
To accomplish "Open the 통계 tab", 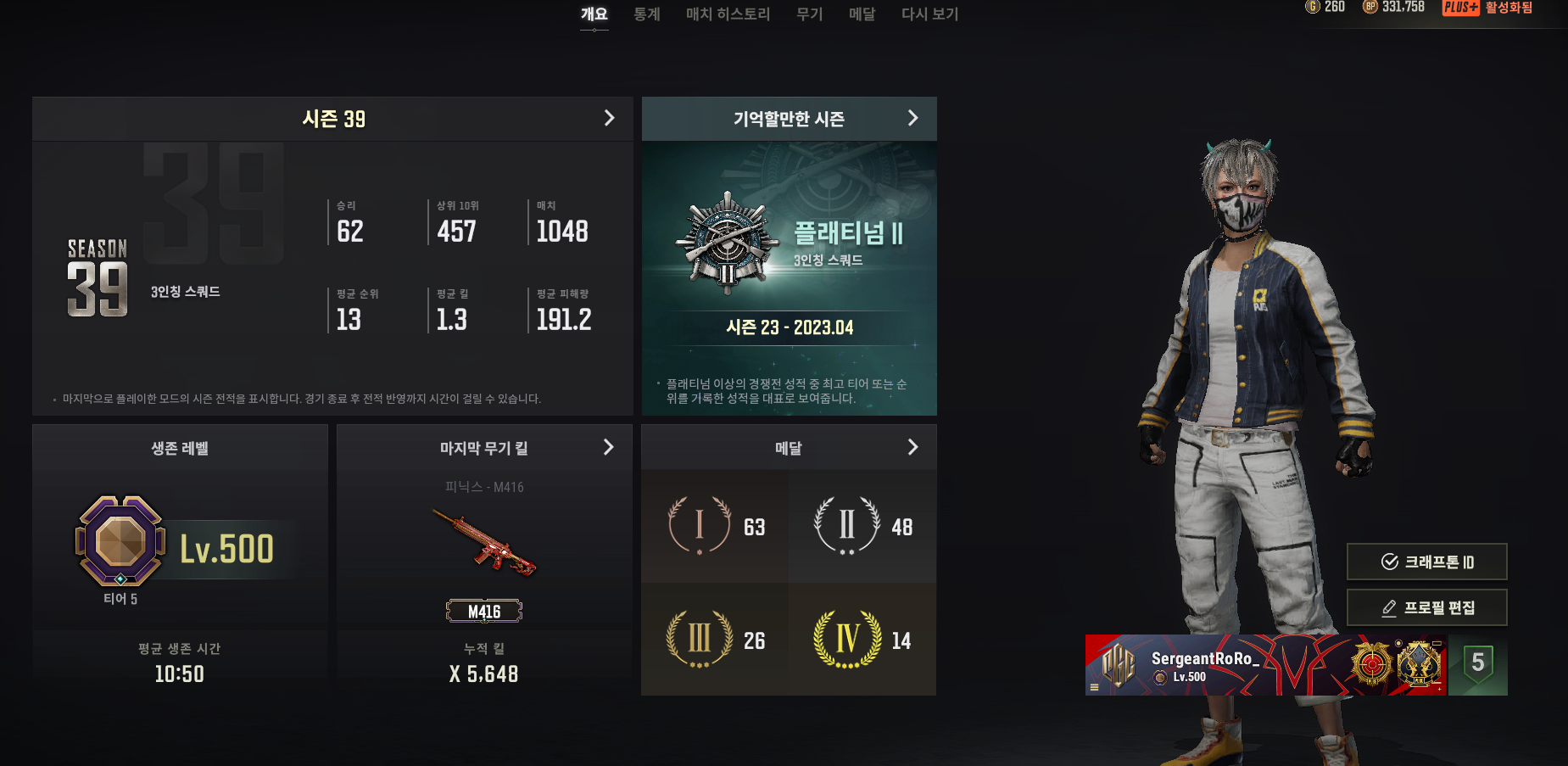I will [646, 14].
